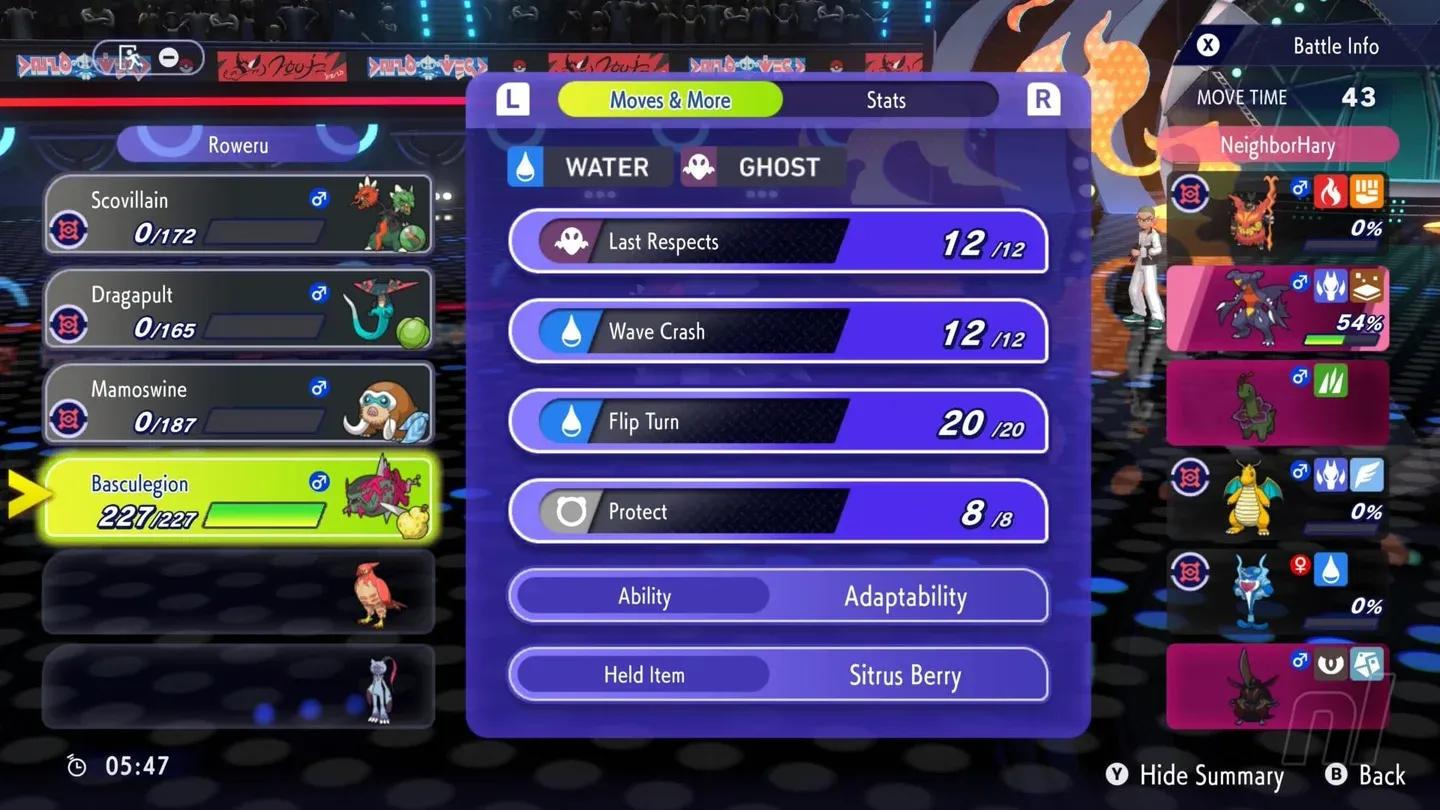Select the ghost icon next to Last Respects
The width and height of the screenshot is (1440, 810).
[x=572, y=241]
